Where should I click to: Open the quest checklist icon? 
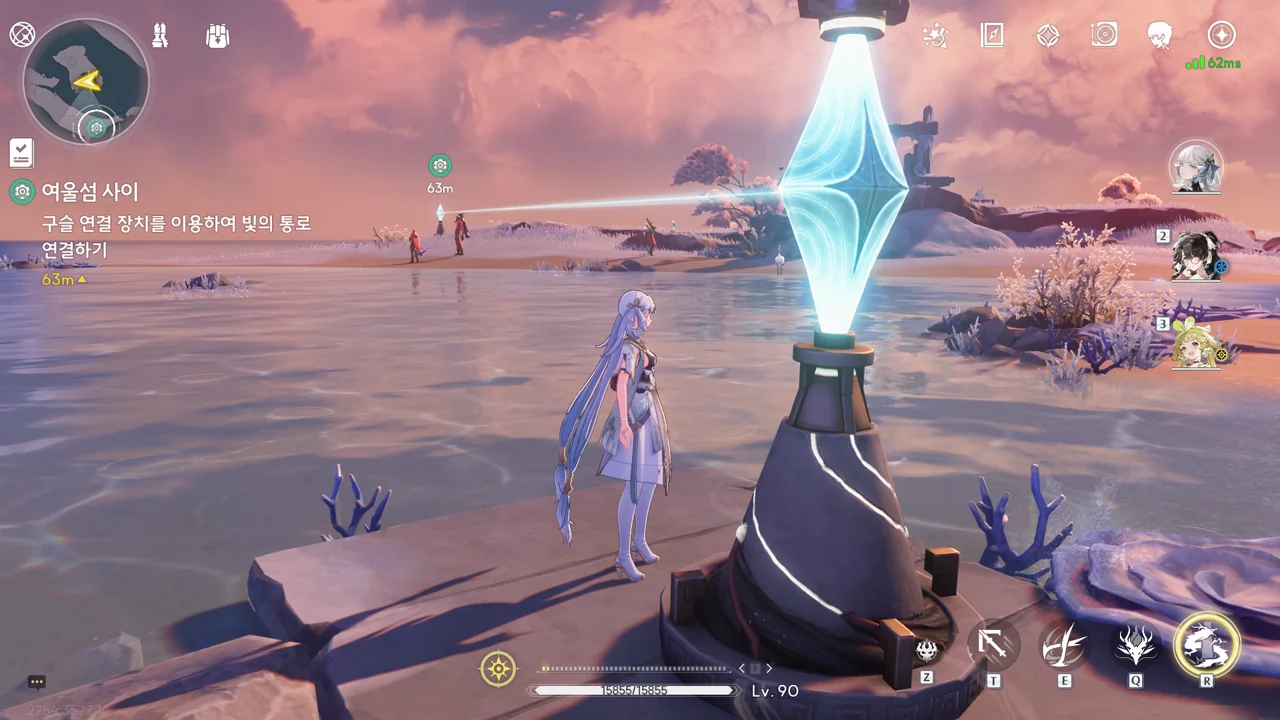[x=21, y=153]
